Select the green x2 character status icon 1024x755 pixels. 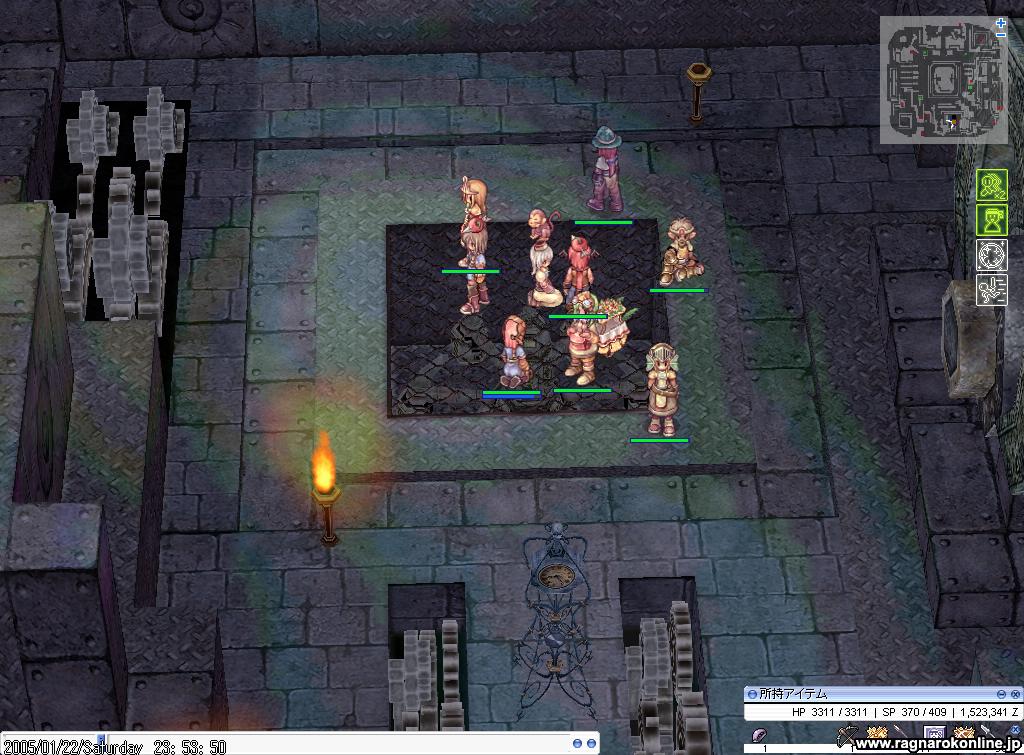coord(991,185)
